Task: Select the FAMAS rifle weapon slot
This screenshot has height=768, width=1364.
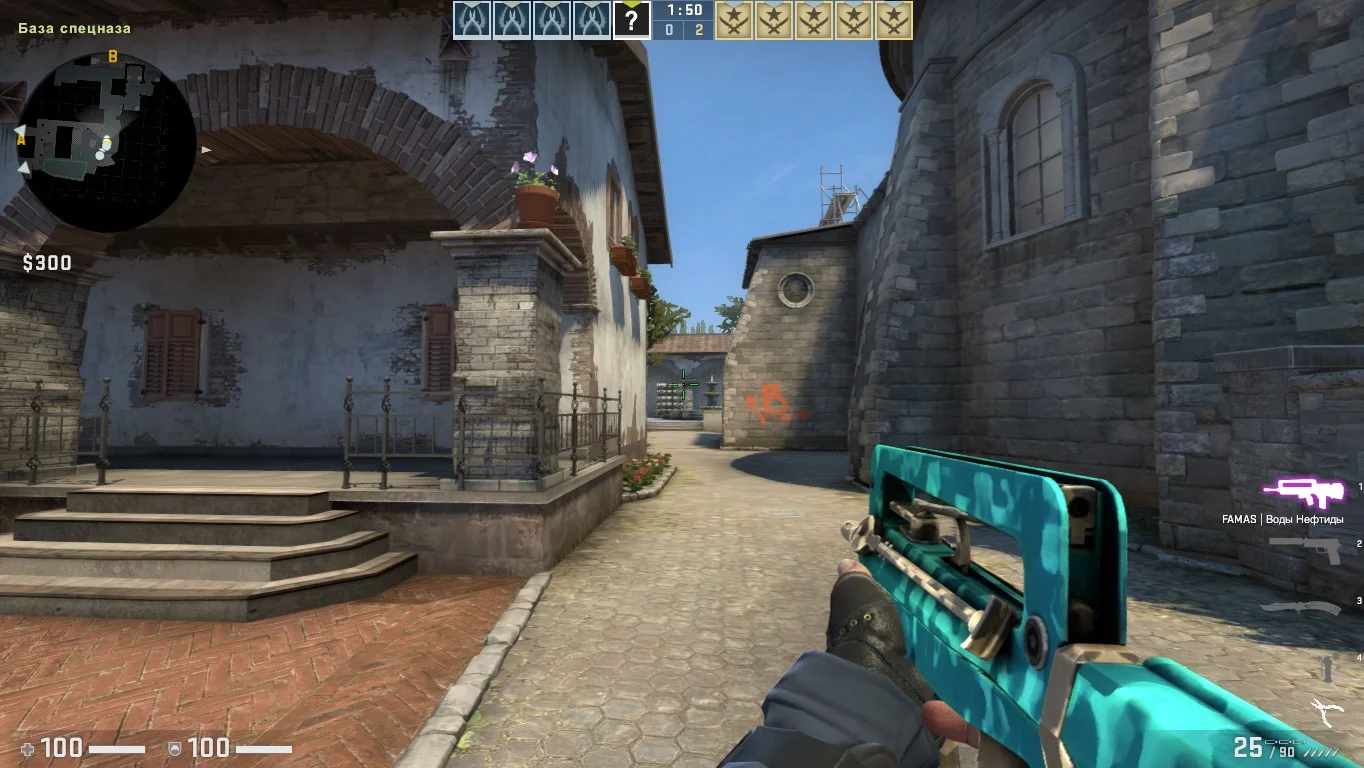Action: 1302,491
